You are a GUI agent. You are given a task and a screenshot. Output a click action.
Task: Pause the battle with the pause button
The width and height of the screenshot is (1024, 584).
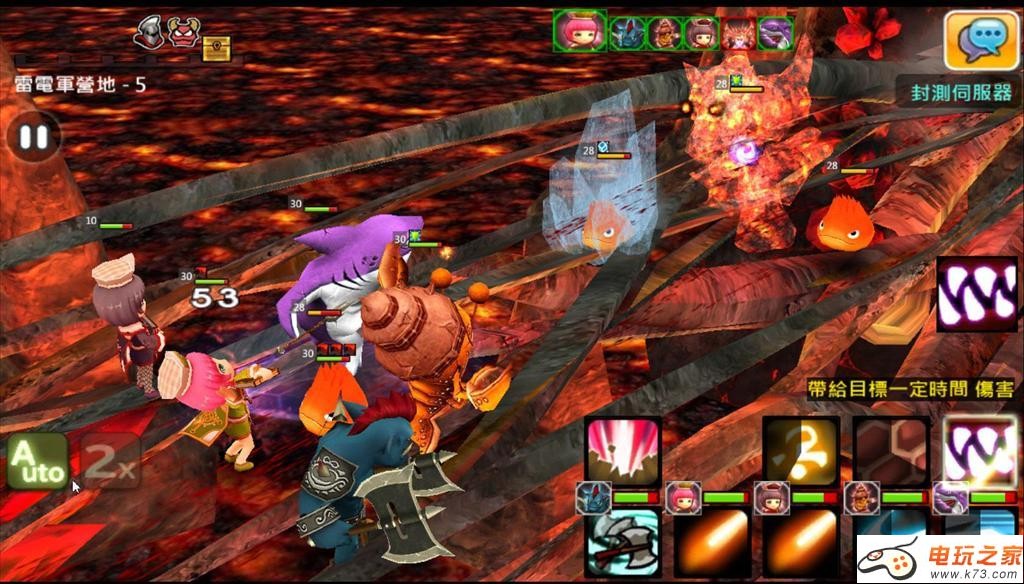(x=34, y=137)
